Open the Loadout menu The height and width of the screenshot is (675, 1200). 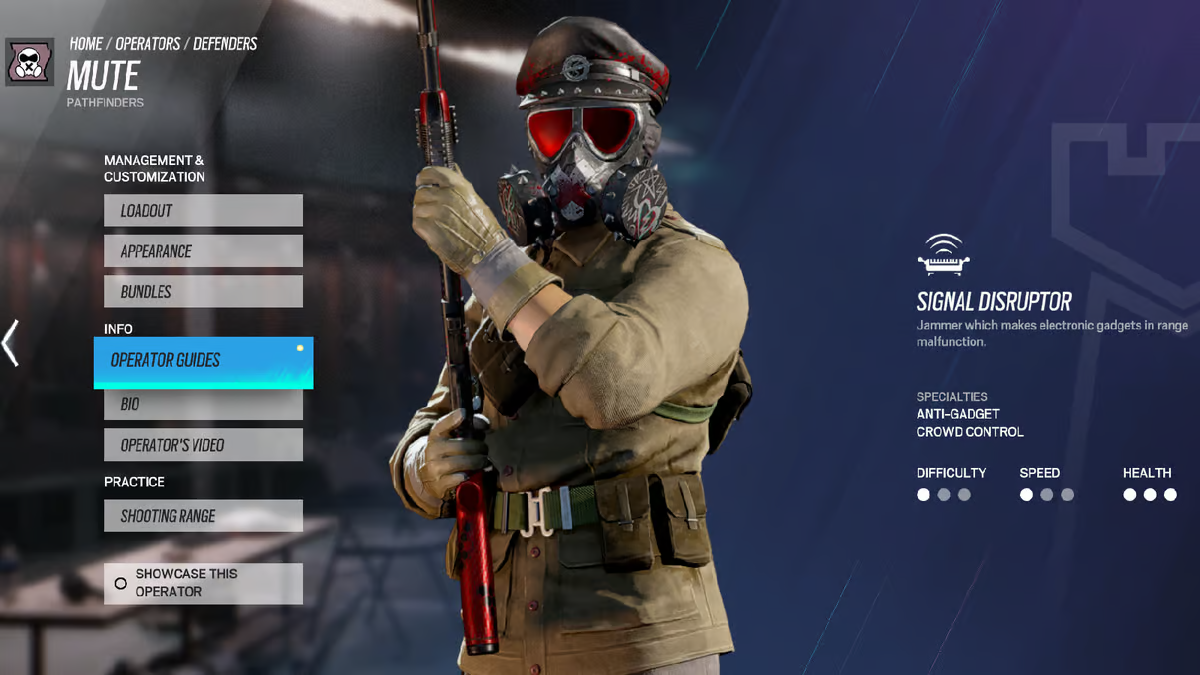(x=203, y=211)
